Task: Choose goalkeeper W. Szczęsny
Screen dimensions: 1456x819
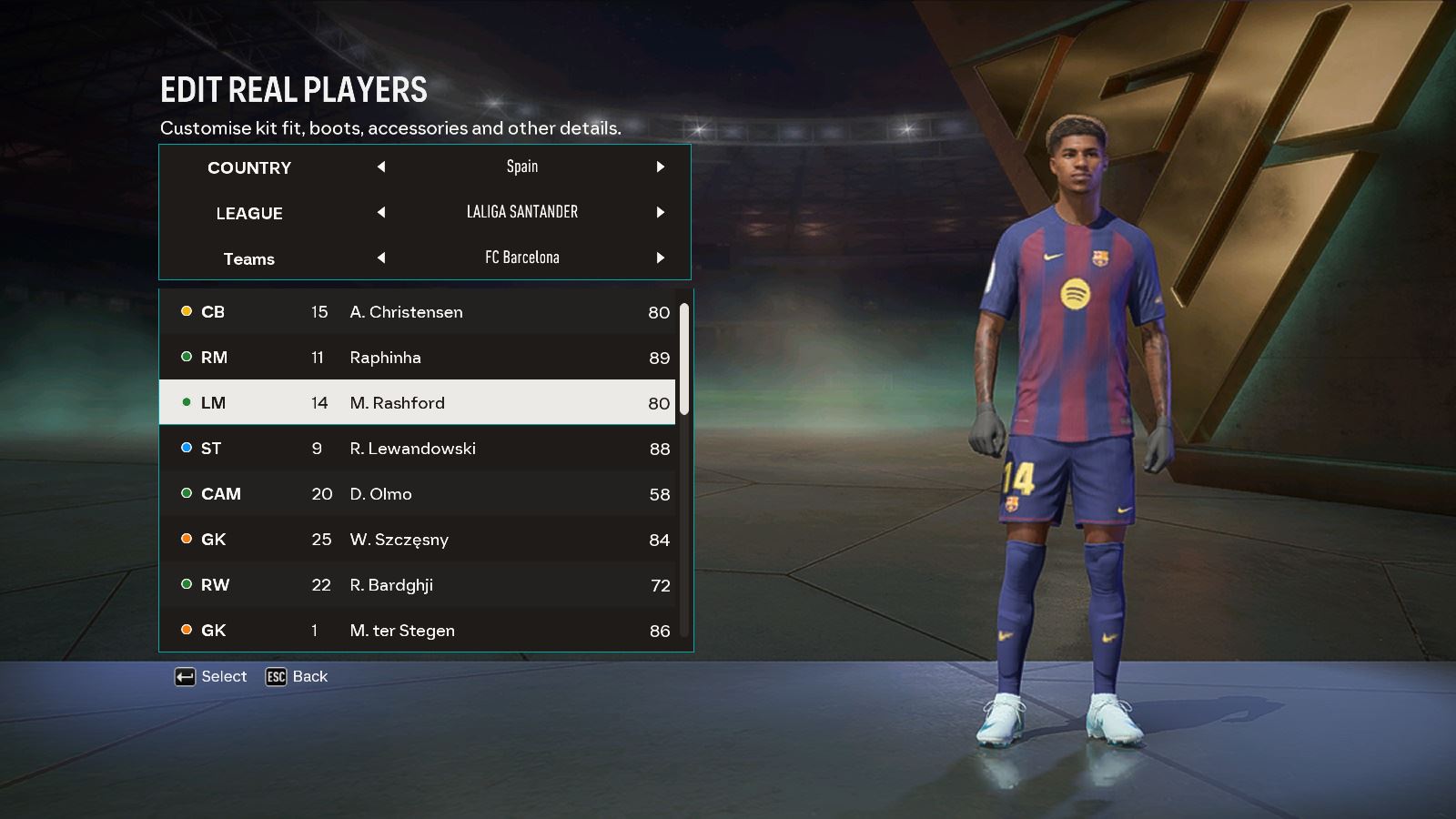Action: (417, 540)
